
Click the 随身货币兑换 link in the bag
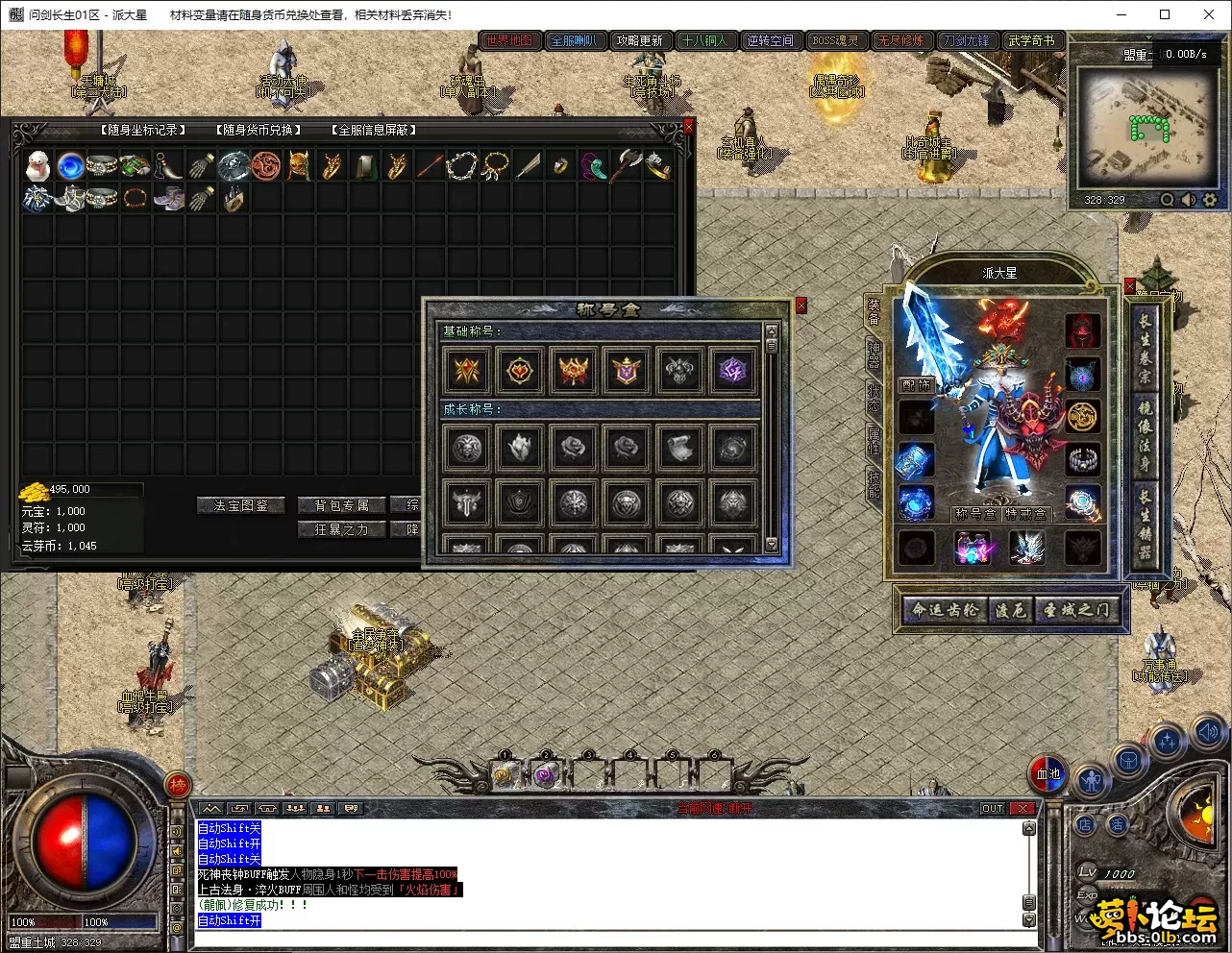tap(258, 130)
